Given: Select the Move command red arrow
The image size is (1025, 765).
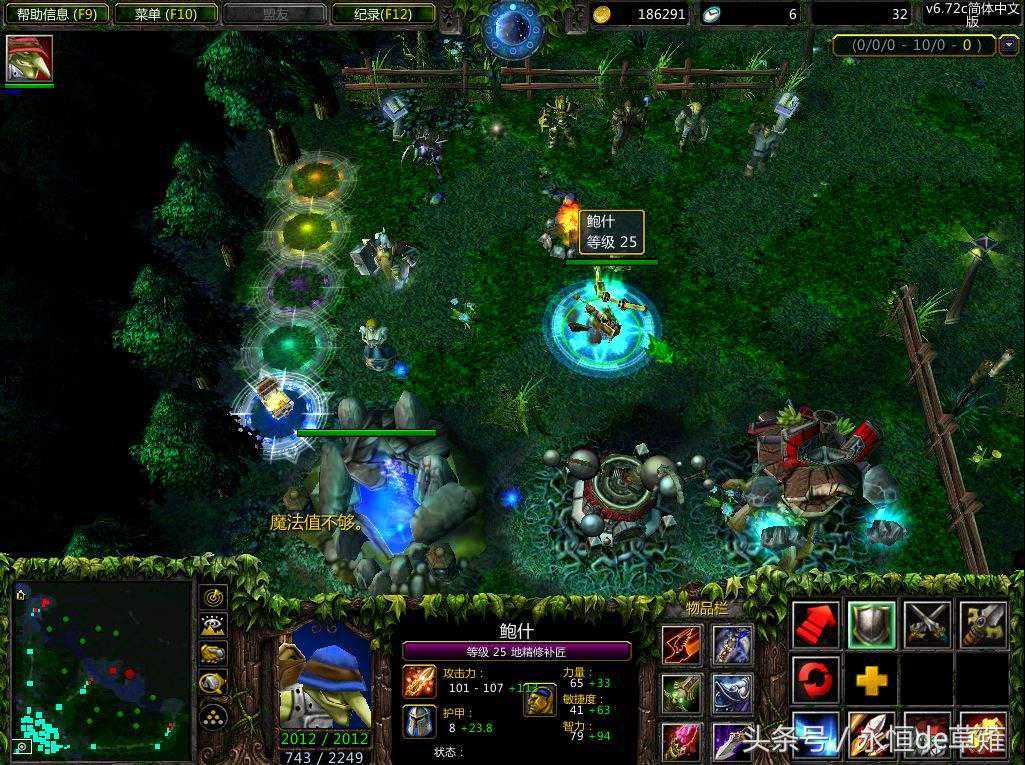Looking at the screenshot, I should pos(816,625).
